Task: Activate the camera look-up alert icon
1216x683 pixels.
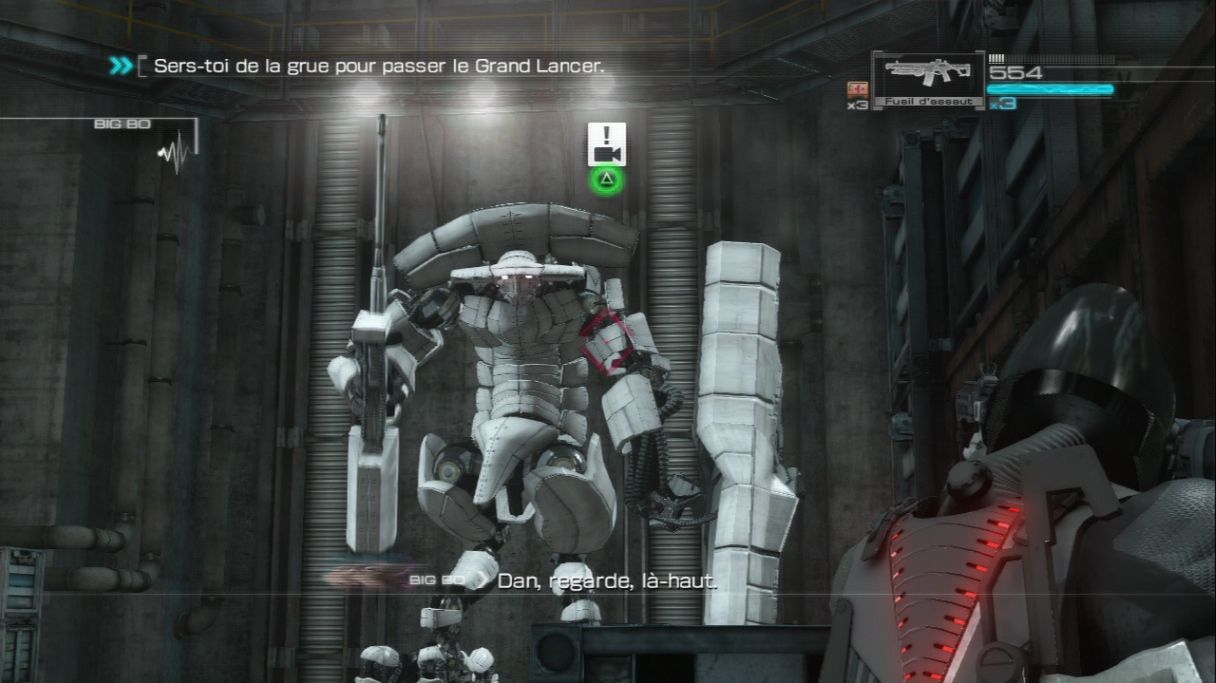Action: [x=606, y=144]
